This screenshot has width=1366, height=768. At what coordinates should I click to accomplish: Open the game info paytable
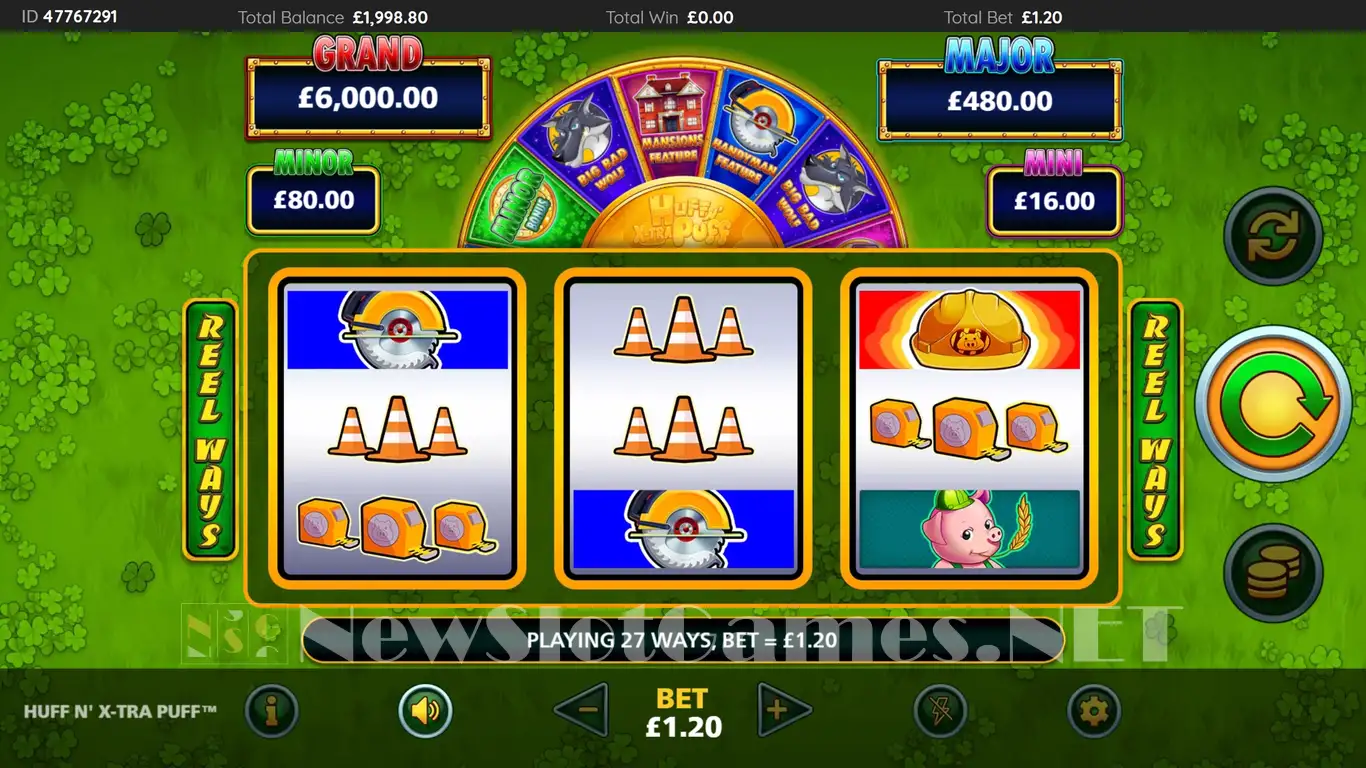pyautogui.click(x=271, y=711)
